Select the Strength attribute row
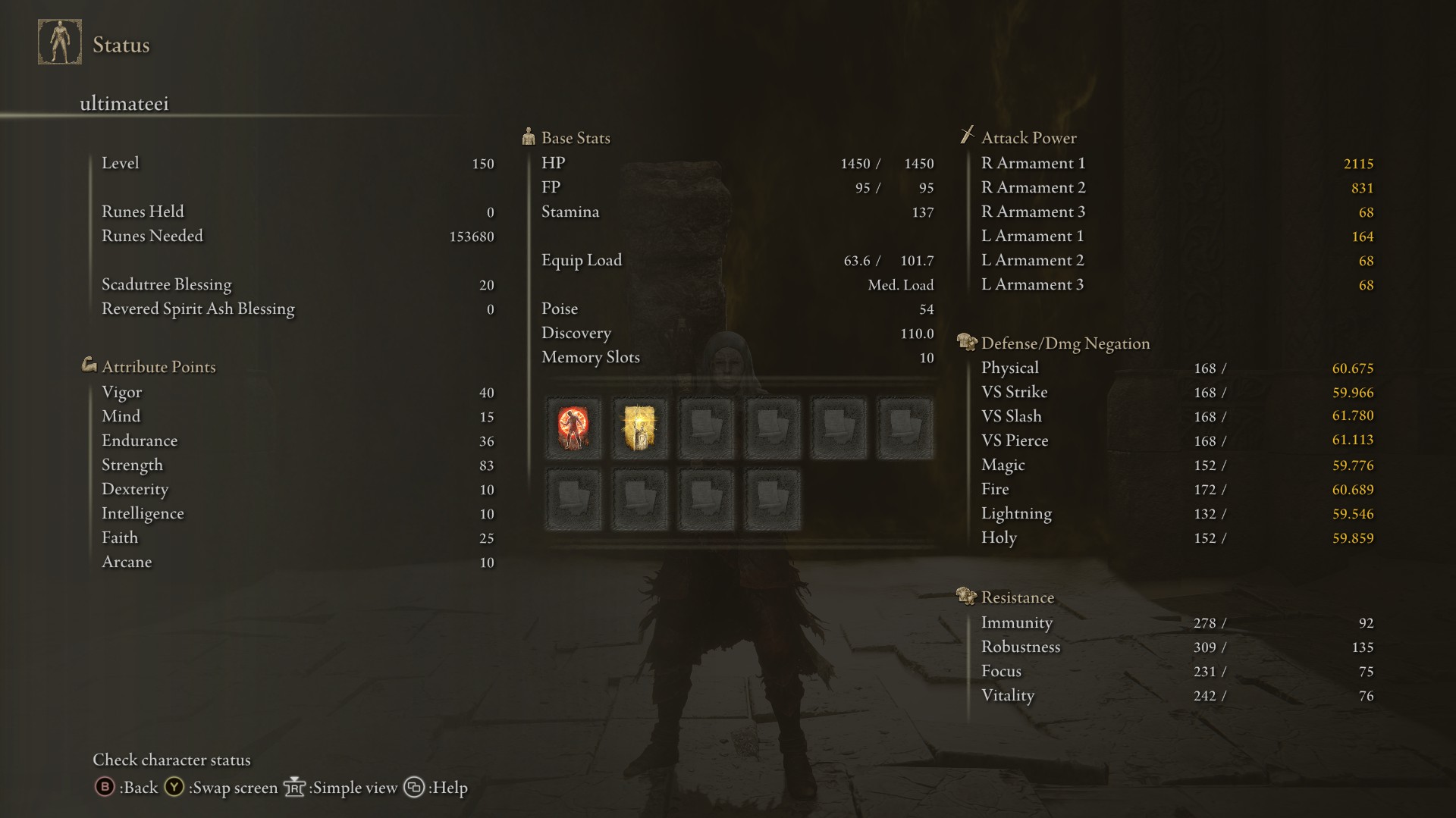Image resolution: width=1456 pixels, height=818 pixels. click(297, 465)
